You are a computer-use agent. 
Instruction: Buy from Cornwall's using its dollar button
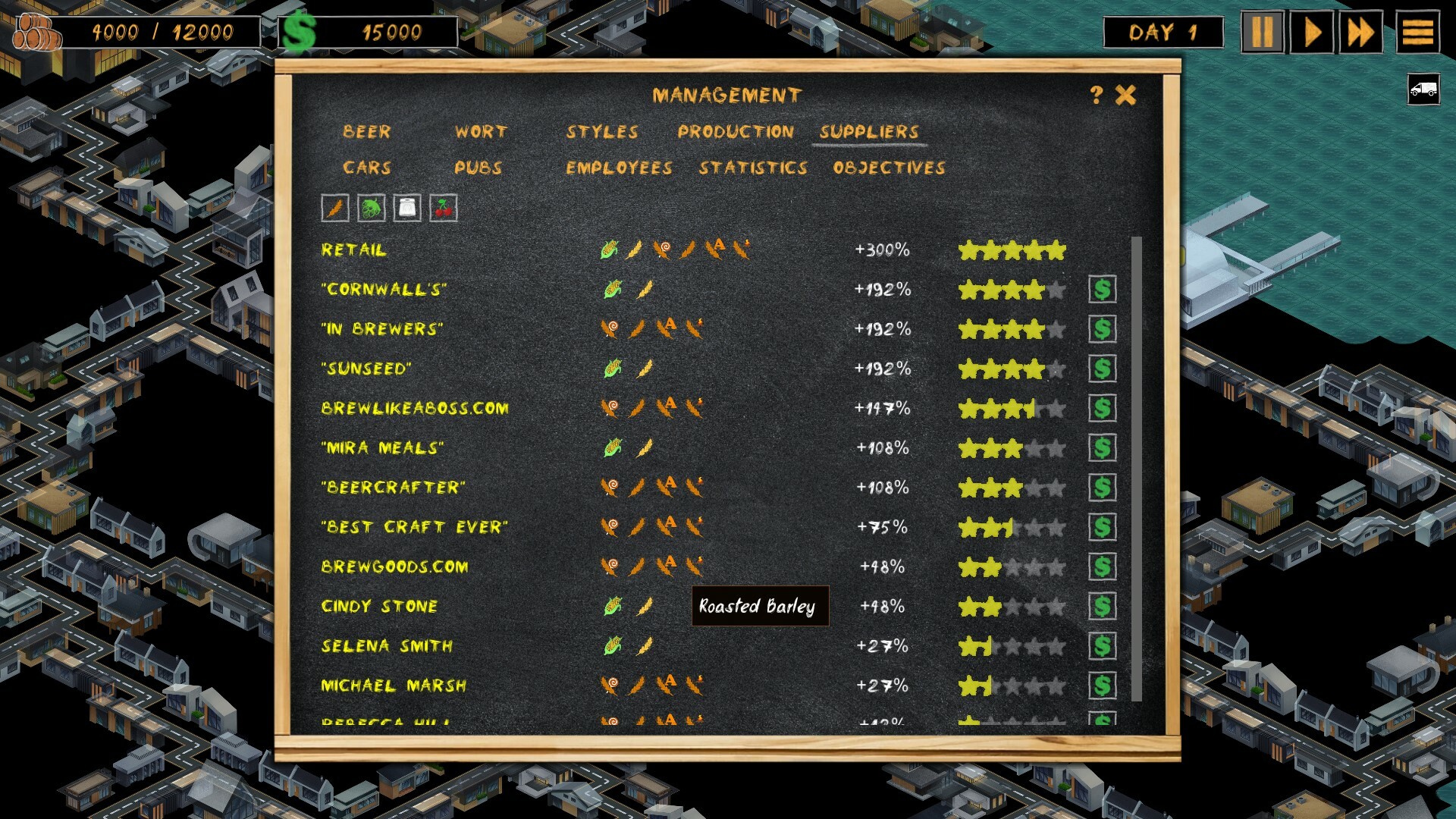[1103, 290]
